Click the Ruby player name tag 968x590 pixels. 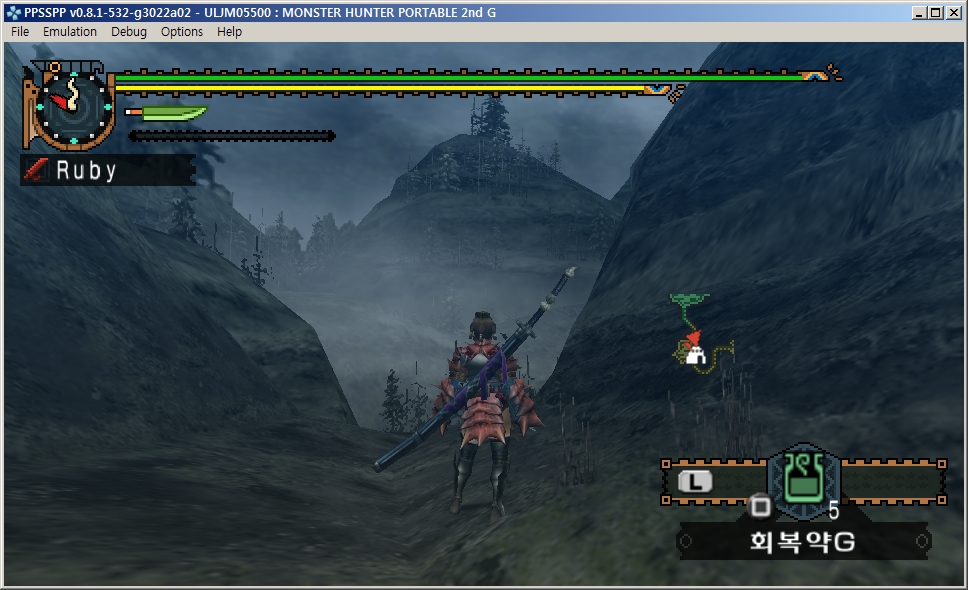coord(108,170)
